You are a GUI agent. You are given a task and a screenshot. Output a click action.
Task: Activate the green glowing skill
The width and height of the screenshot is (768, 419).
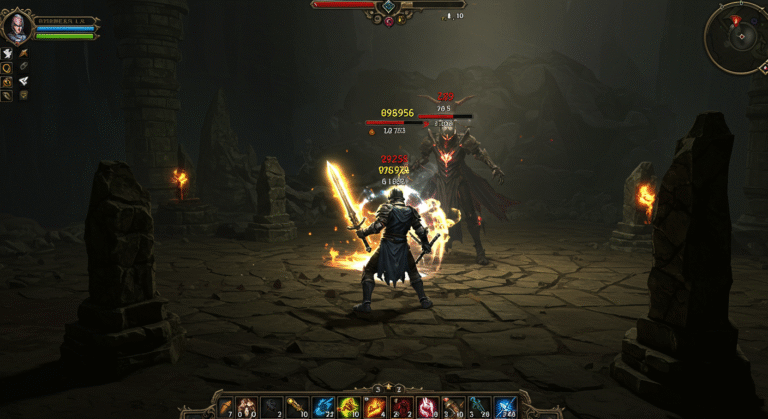349,406
